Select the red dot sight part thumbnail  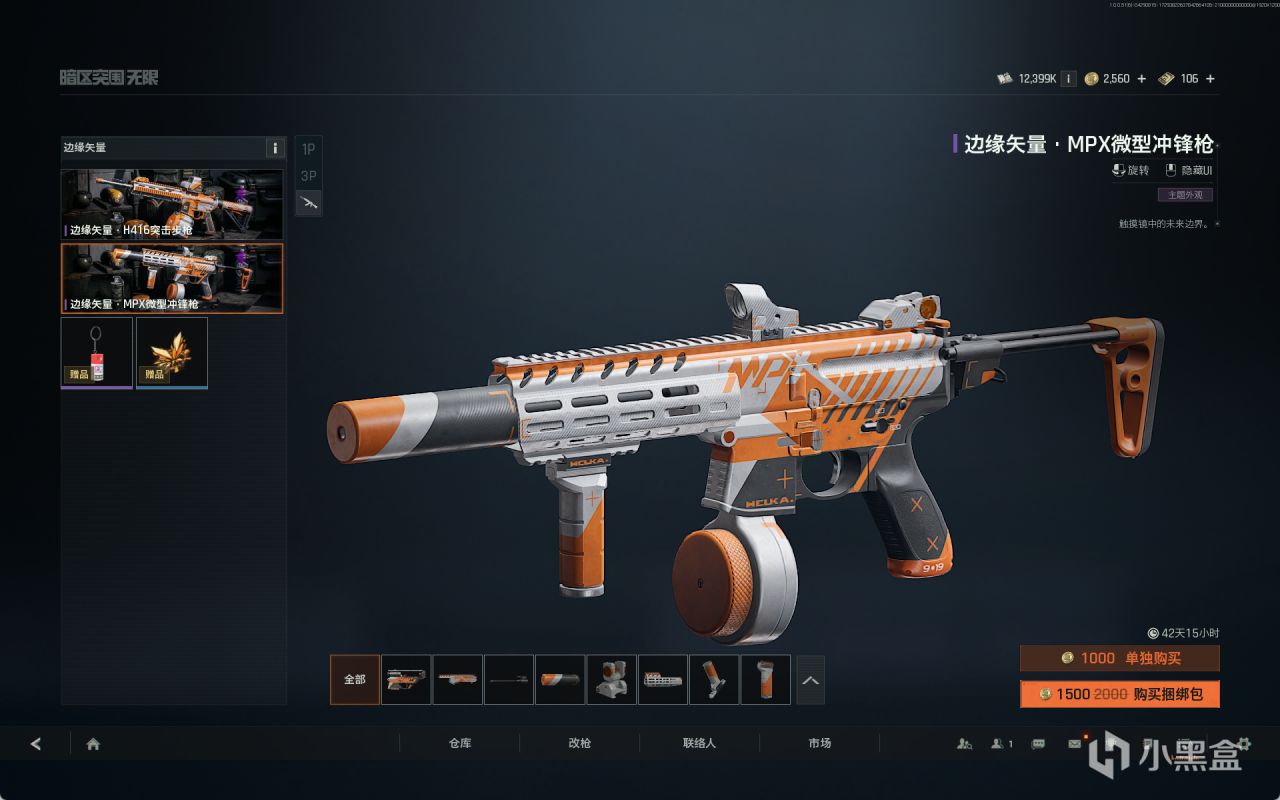[x=611, y=680]
